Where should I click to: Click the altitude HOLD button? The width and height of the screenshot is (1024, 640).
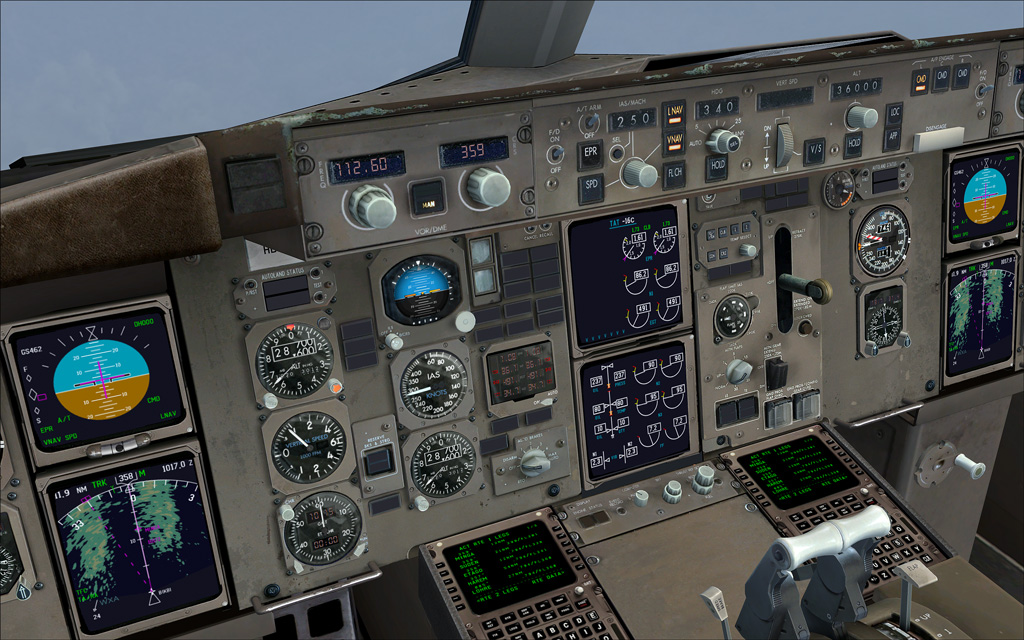(x=853, y=145)
